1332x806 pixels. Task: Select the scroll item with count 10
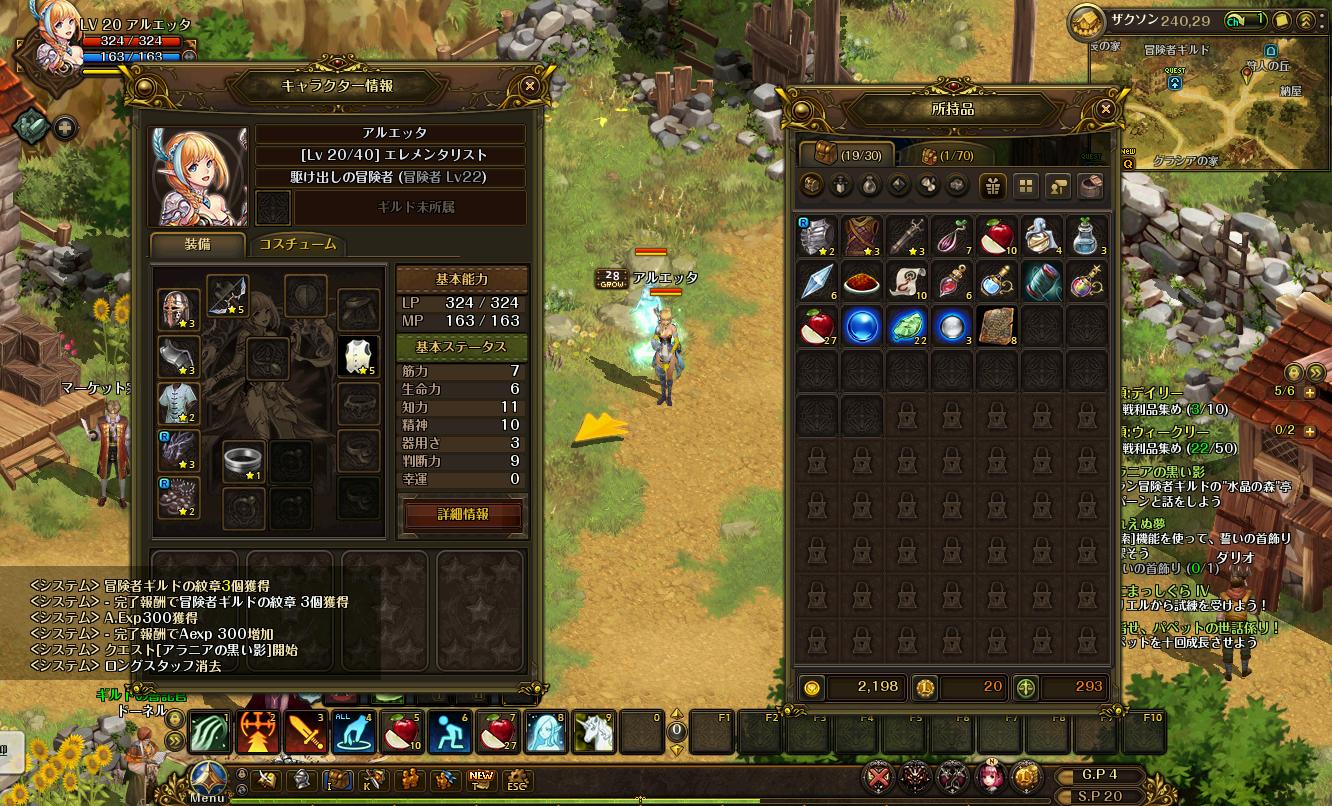[x=907, y=282]
